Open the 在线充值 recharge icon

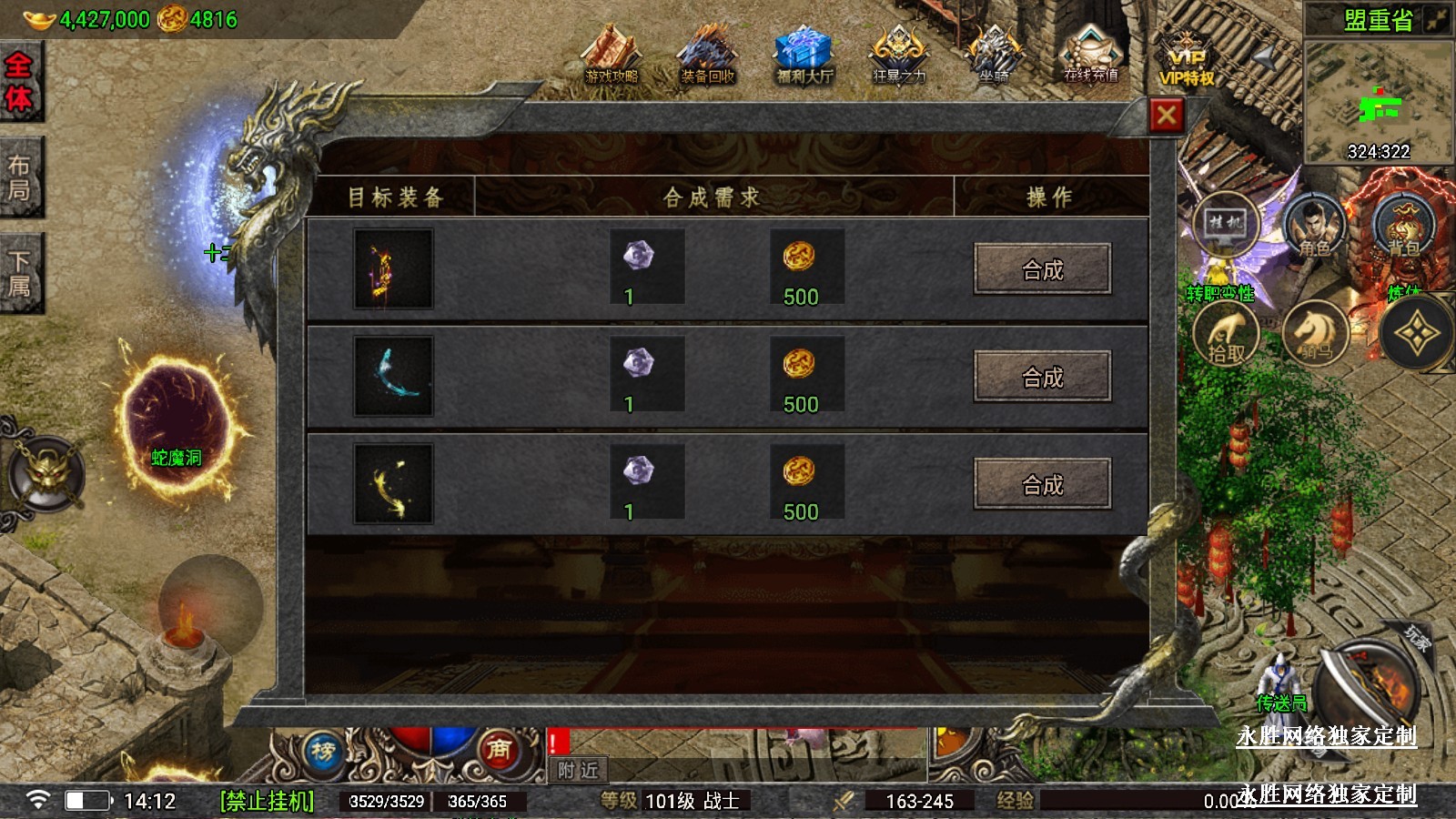[1090, 56]
